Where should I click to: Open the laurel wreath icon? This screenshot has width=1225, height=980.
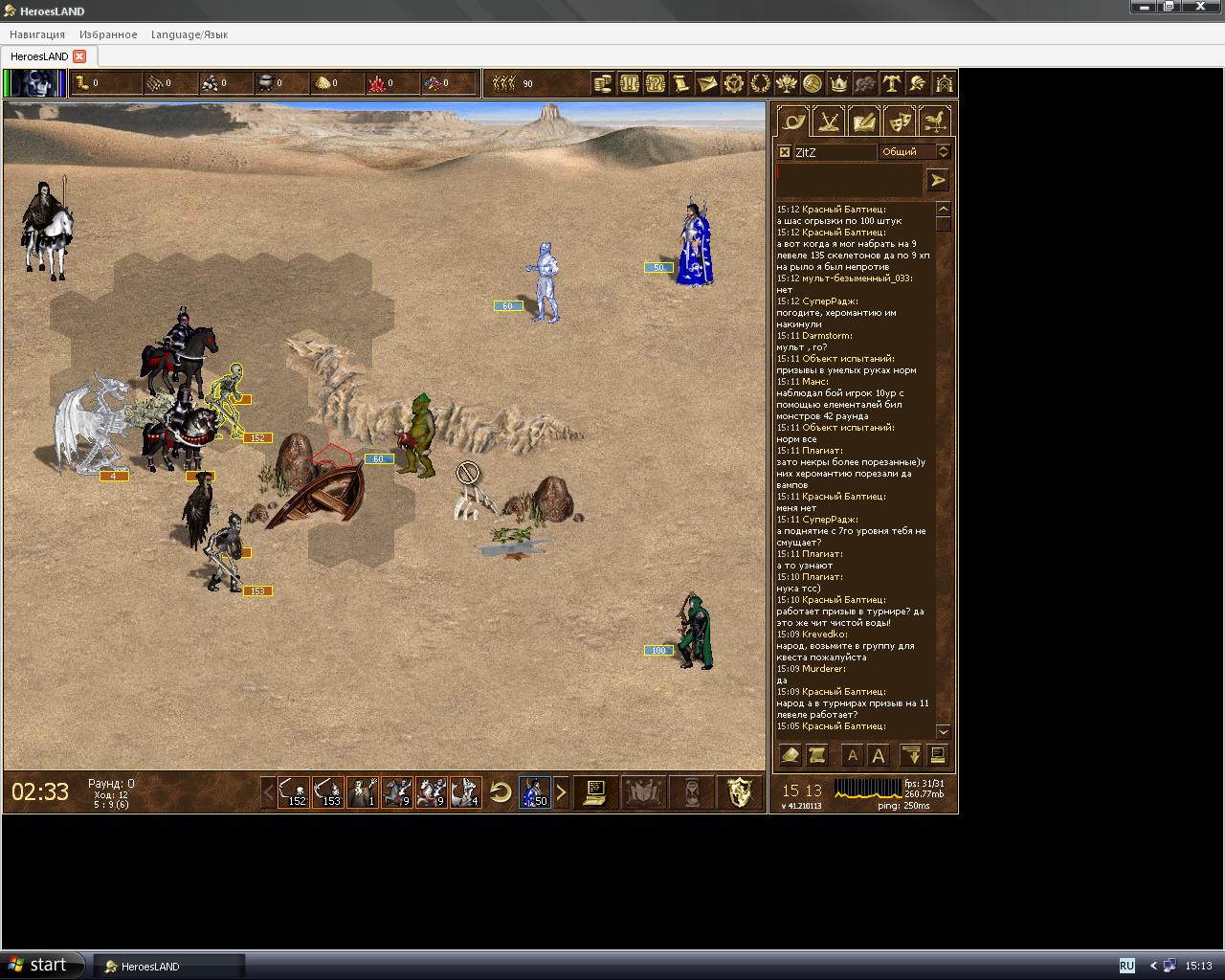point(760,83)
